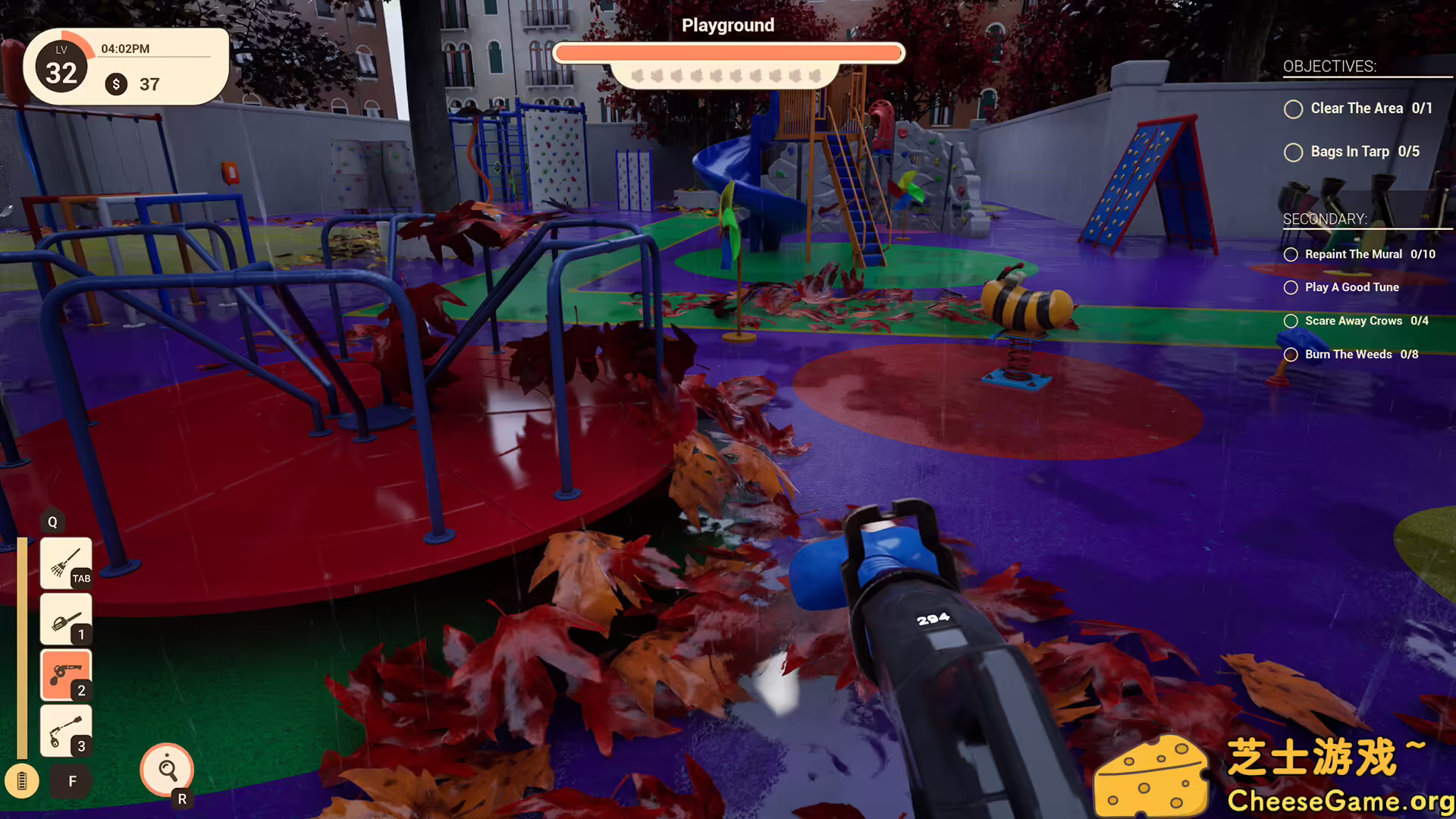The width and height of the screenshot is (1456, 819).
Task: Open the magnifier inspection tool near R
Action: pos(167,769)
